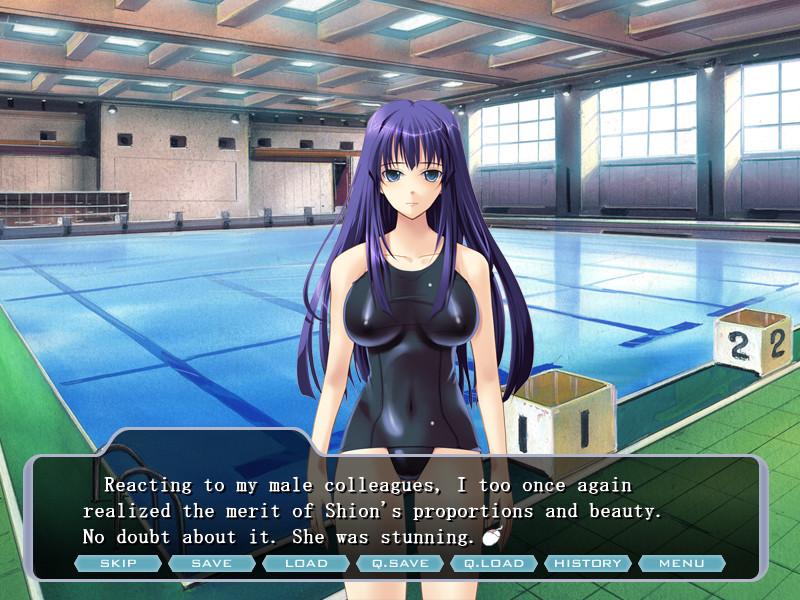Open the SAVE screen
The width and height of the screenshot is (800, 600).
(211, 564)
